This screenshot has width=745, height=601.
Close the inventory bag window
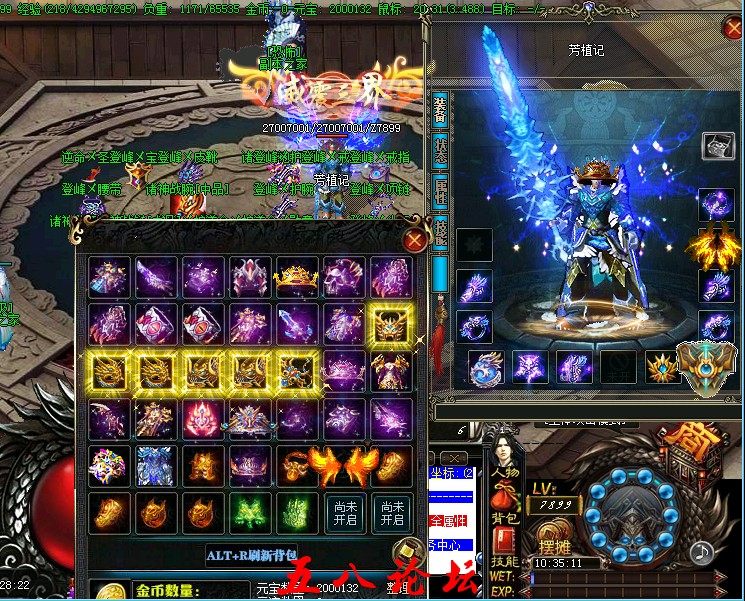(414, 240)
